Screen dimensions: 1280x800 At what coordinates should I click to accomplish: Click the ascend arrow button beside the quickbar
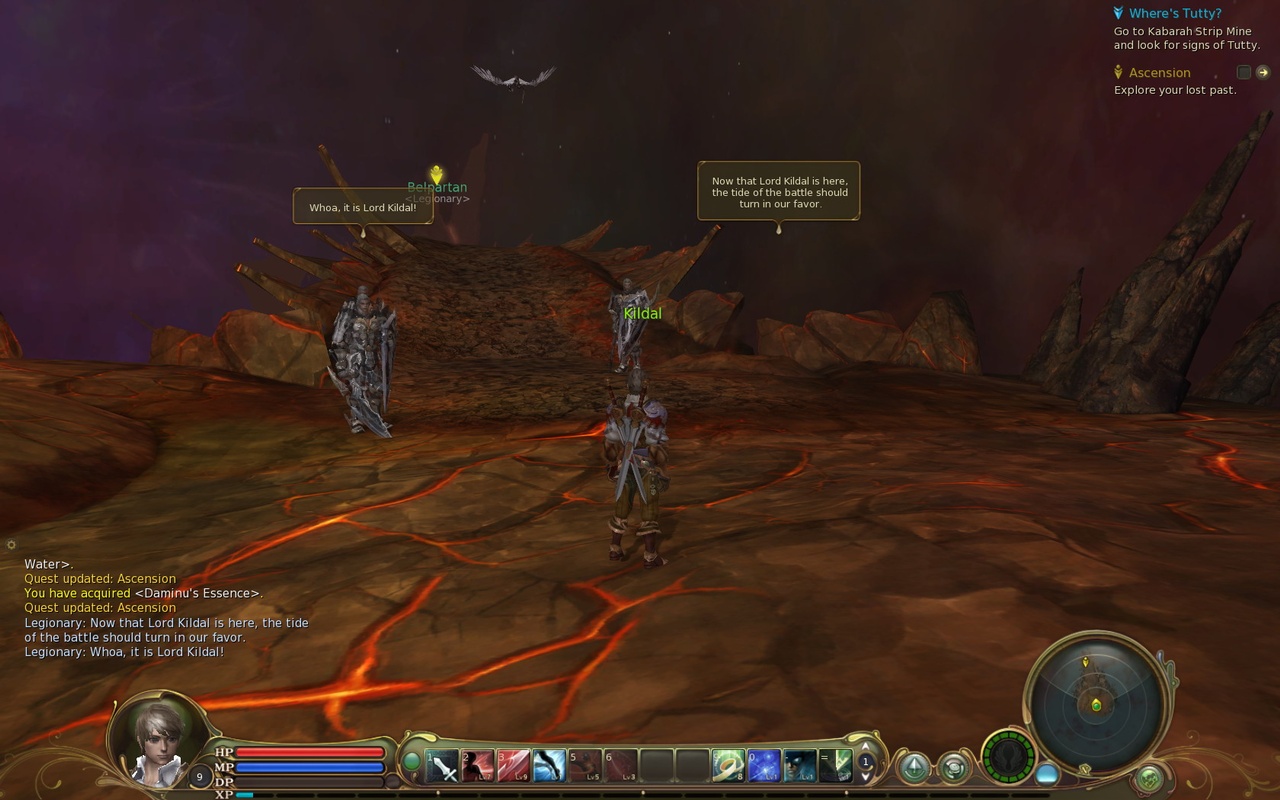[x=914, y=766]
